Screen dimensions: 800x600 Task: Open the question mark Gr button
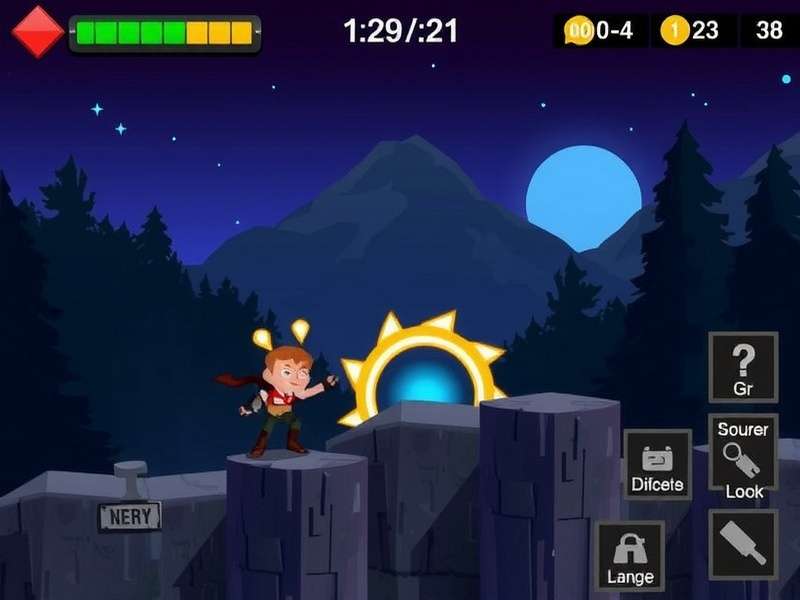(743, 367)
